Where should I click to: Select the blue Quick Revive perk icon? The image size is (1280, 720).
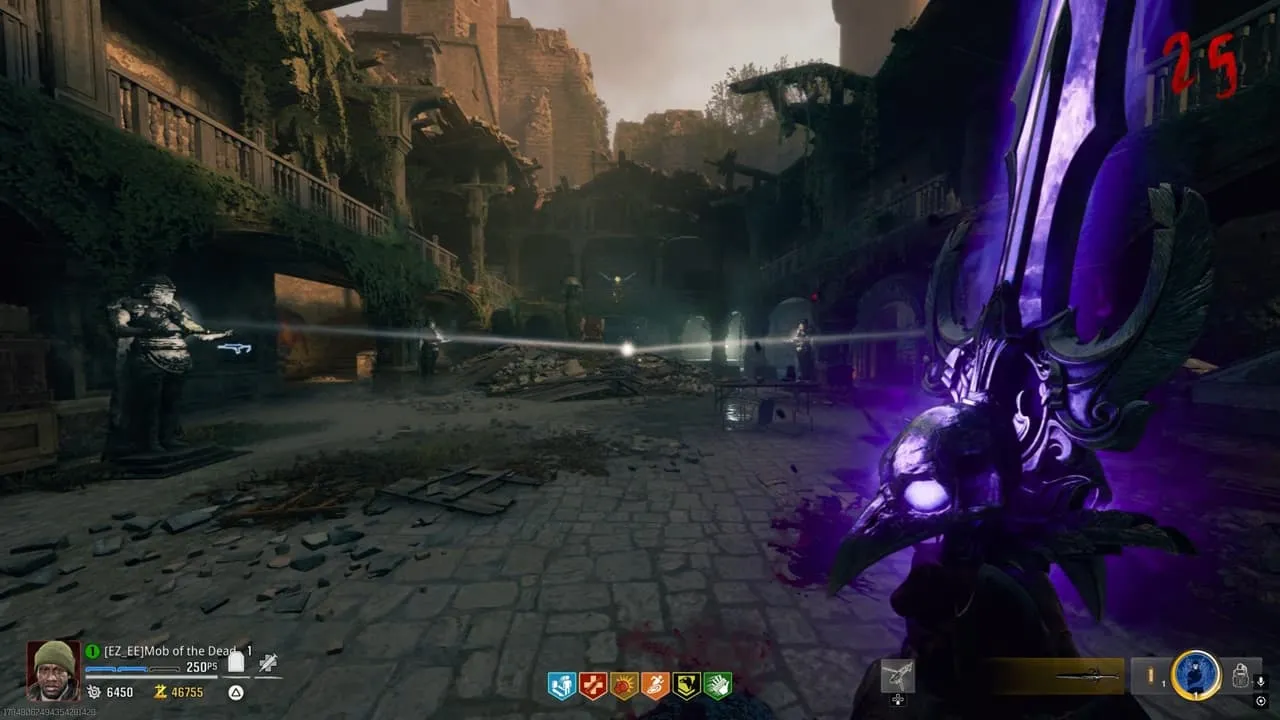click(x=562, y=685)
